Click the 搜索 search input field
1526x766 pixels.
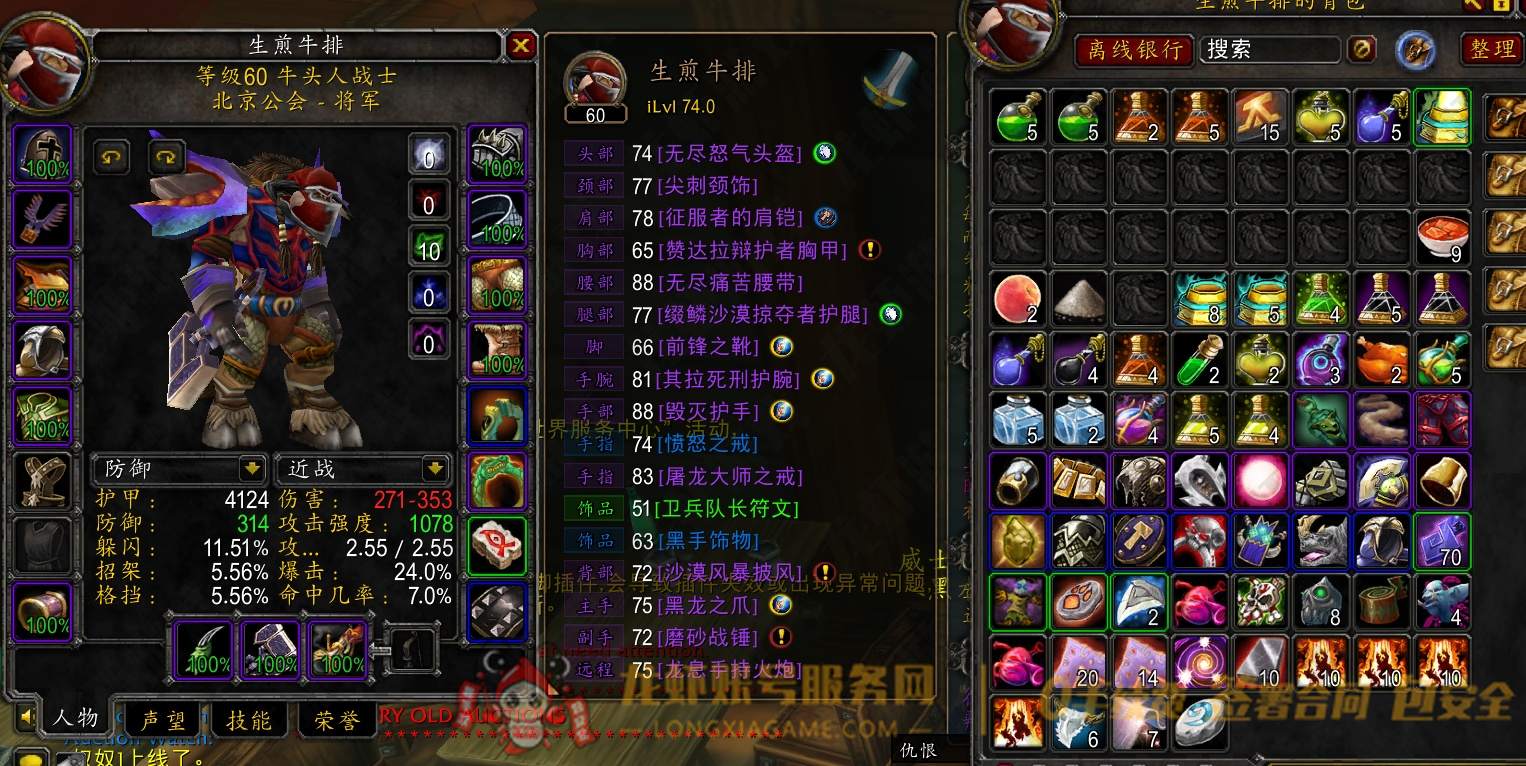(1270, 48)
